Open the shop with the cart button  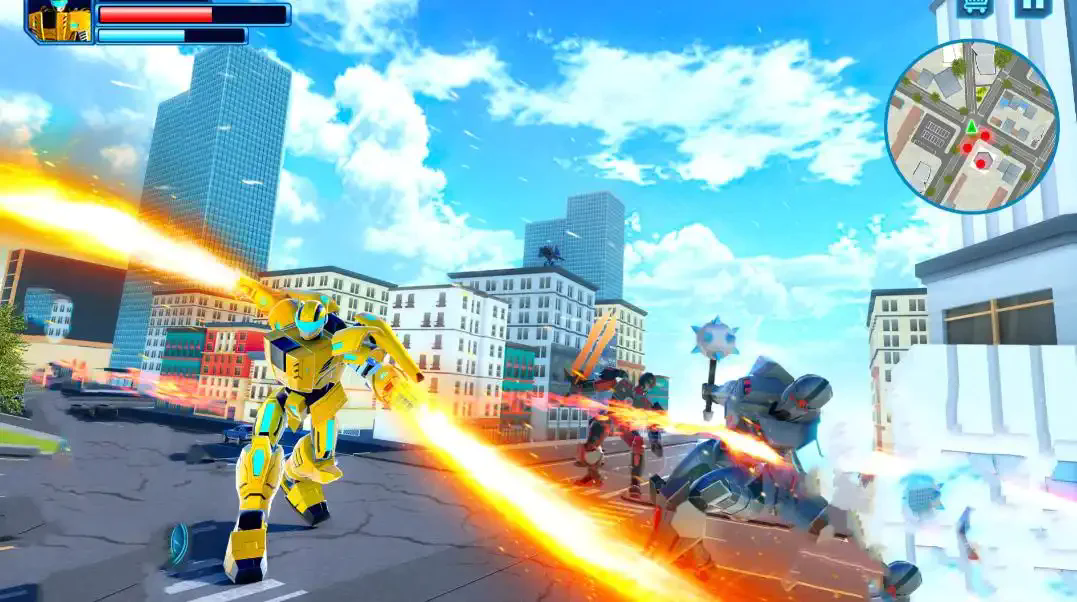click(974, 7)
